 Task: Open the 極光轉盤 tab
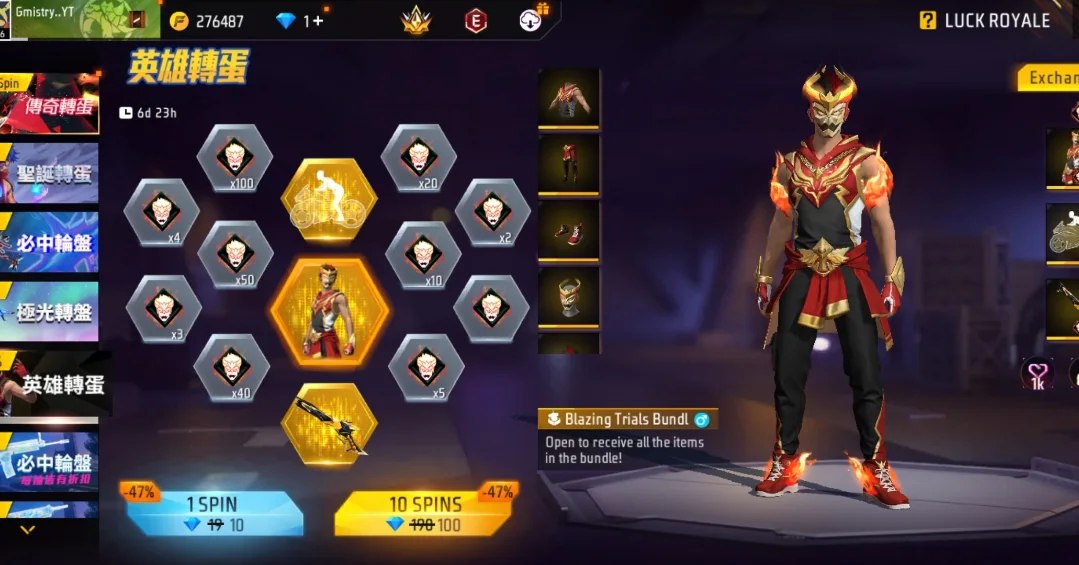pos(52,312)
